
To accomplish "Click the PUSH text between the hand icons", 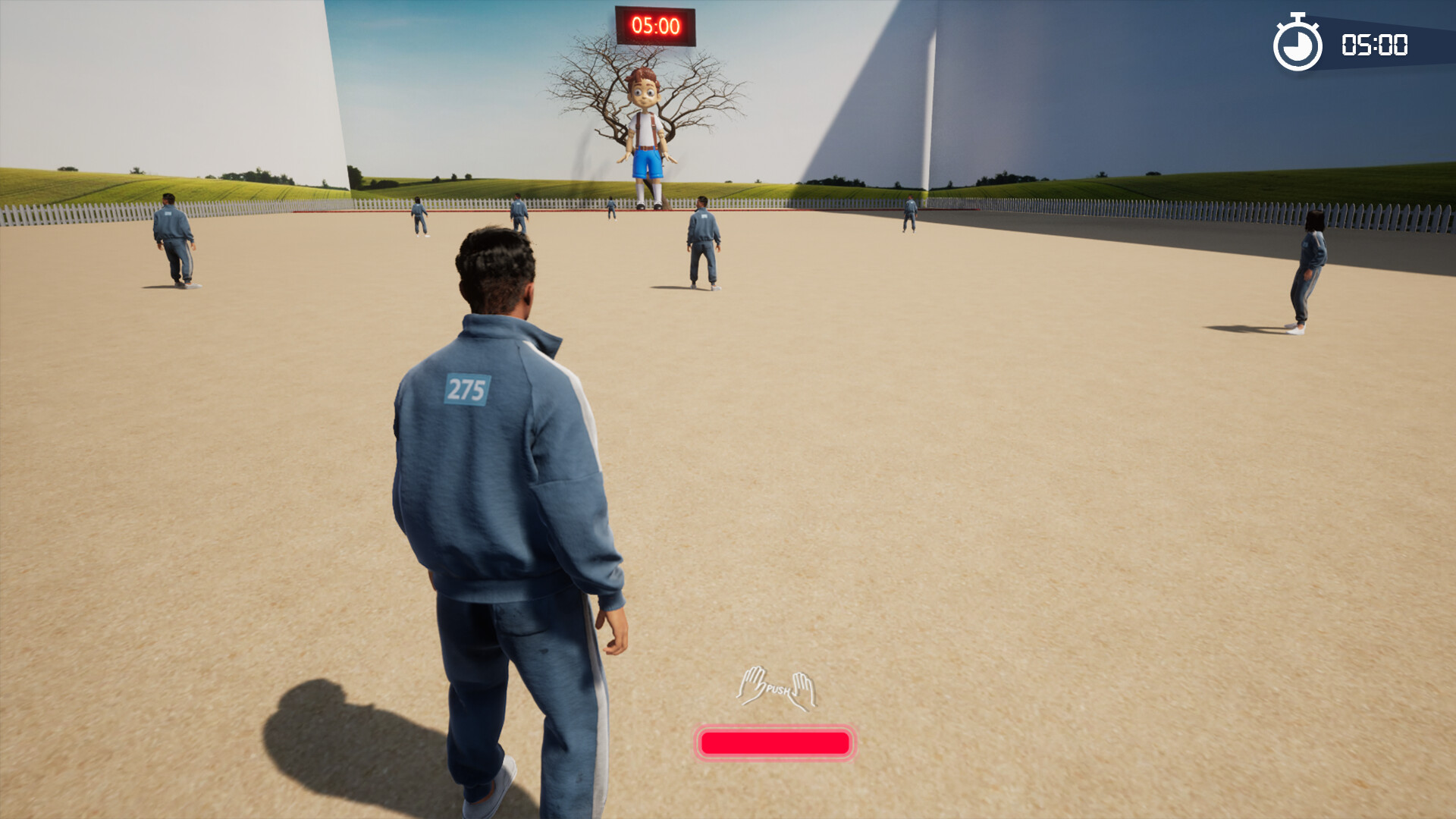I will click(777, 690).
